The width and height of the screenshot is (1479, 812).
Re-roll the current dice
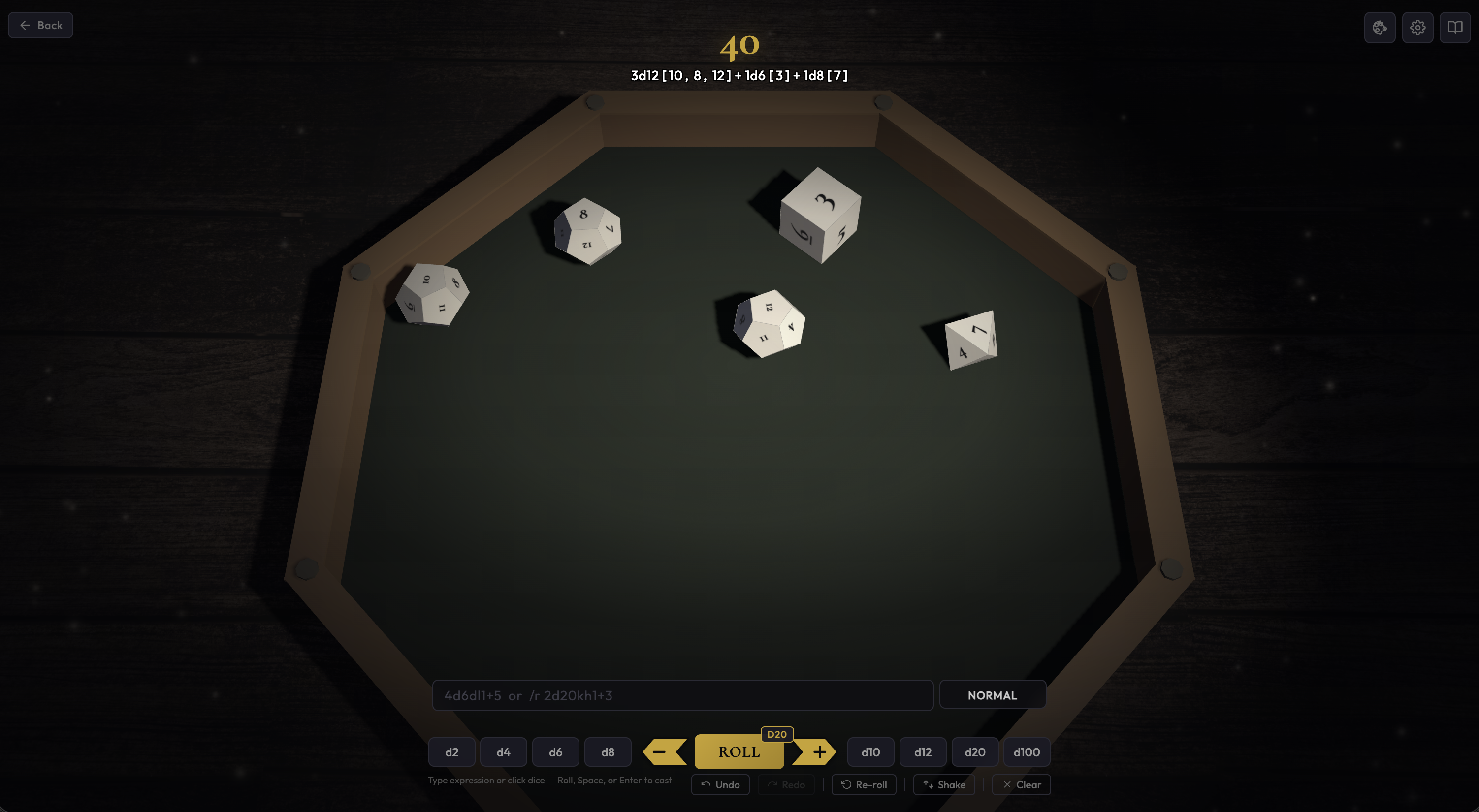point(864,784)
